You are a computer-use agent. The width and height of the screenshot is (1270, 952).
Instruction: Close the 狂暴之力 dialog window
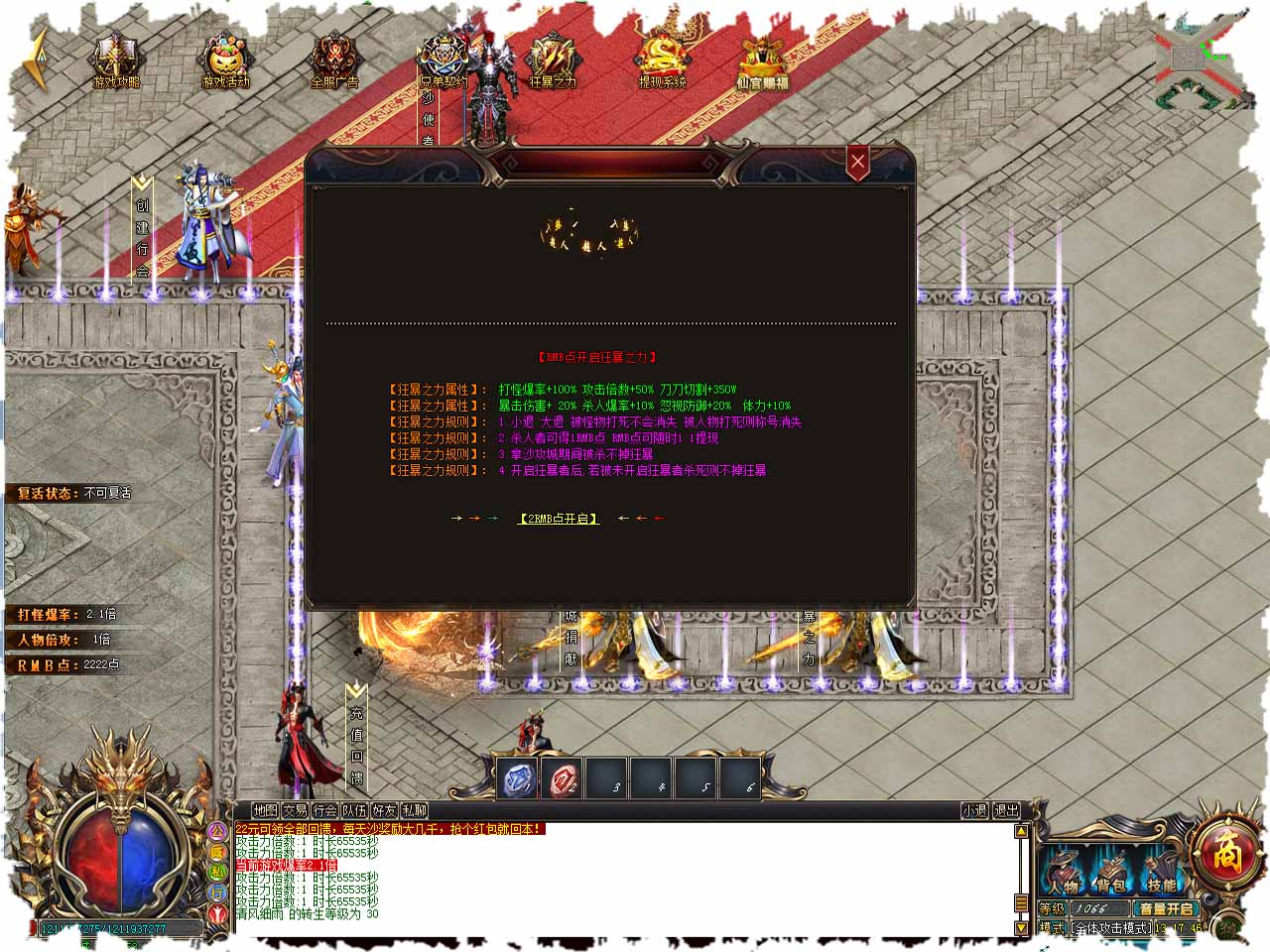tap(858, 162)
